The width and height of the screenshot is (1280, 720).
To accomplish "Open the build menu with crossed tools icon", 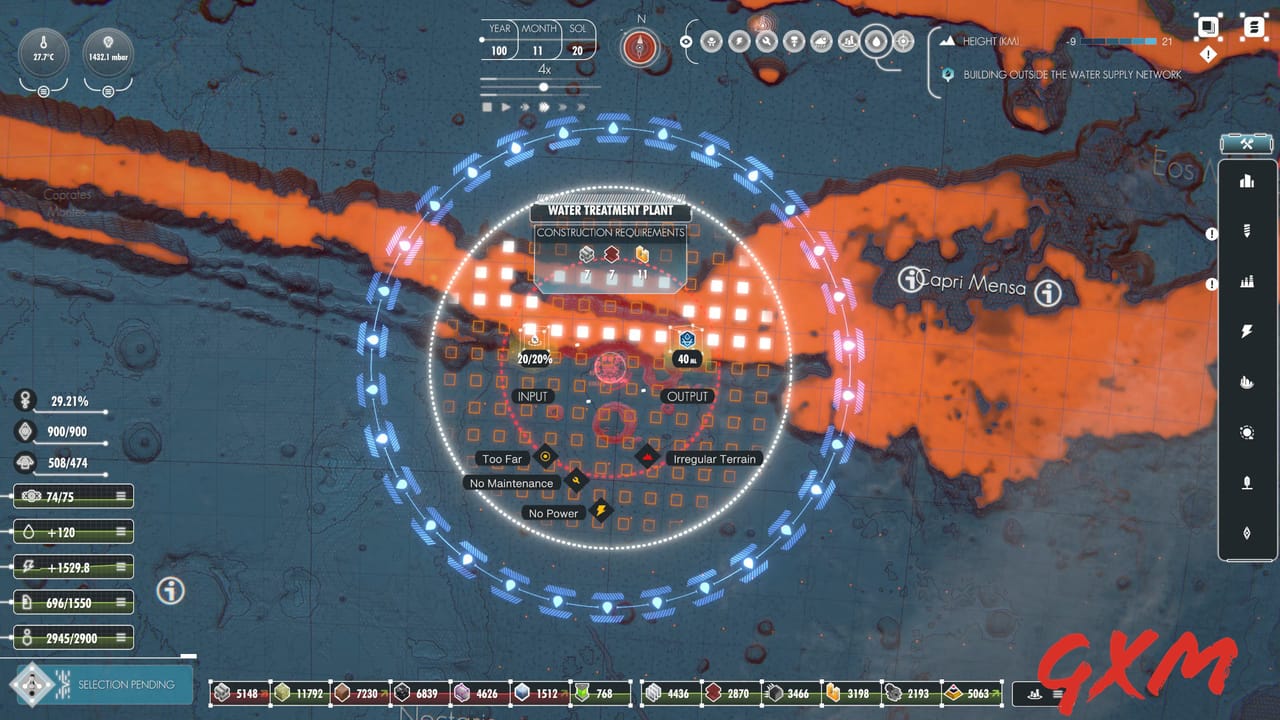I will coord(1247,143).
